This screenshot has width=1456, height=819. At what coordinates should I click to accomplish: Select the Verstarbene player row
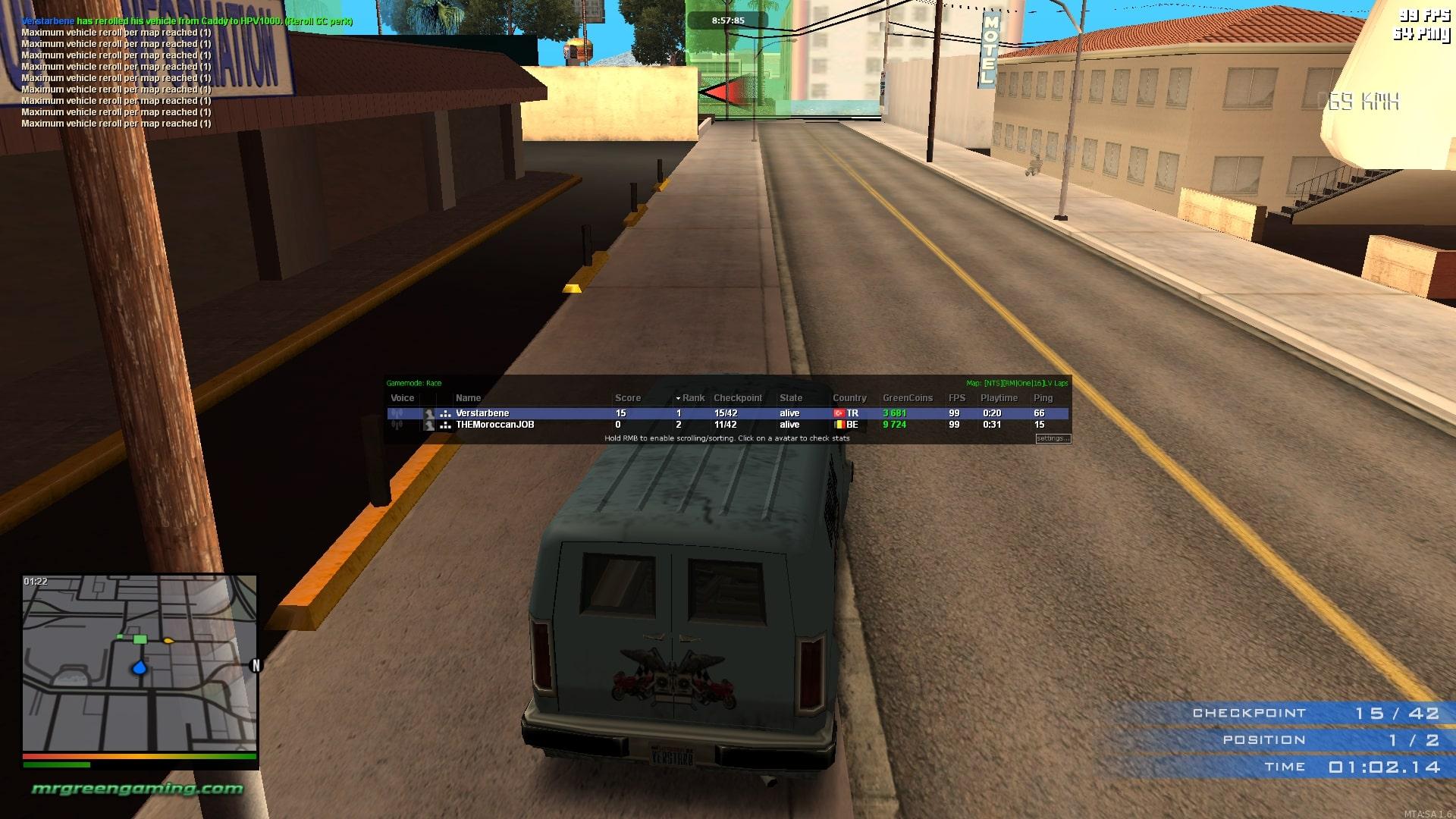531,413
